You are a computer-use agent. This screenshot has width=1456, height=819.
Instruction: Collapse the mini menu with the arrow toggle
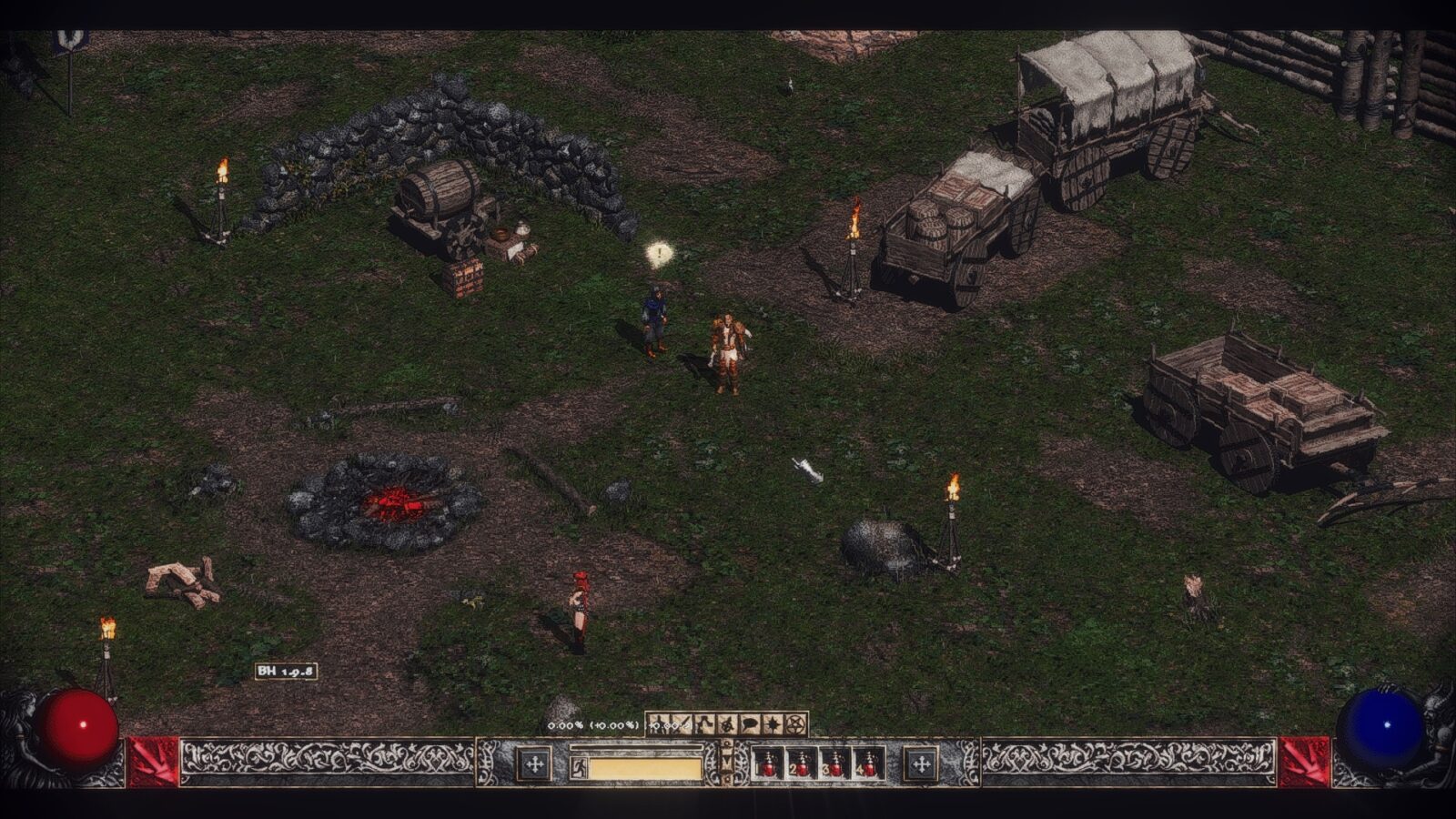[x=726, y=763]
